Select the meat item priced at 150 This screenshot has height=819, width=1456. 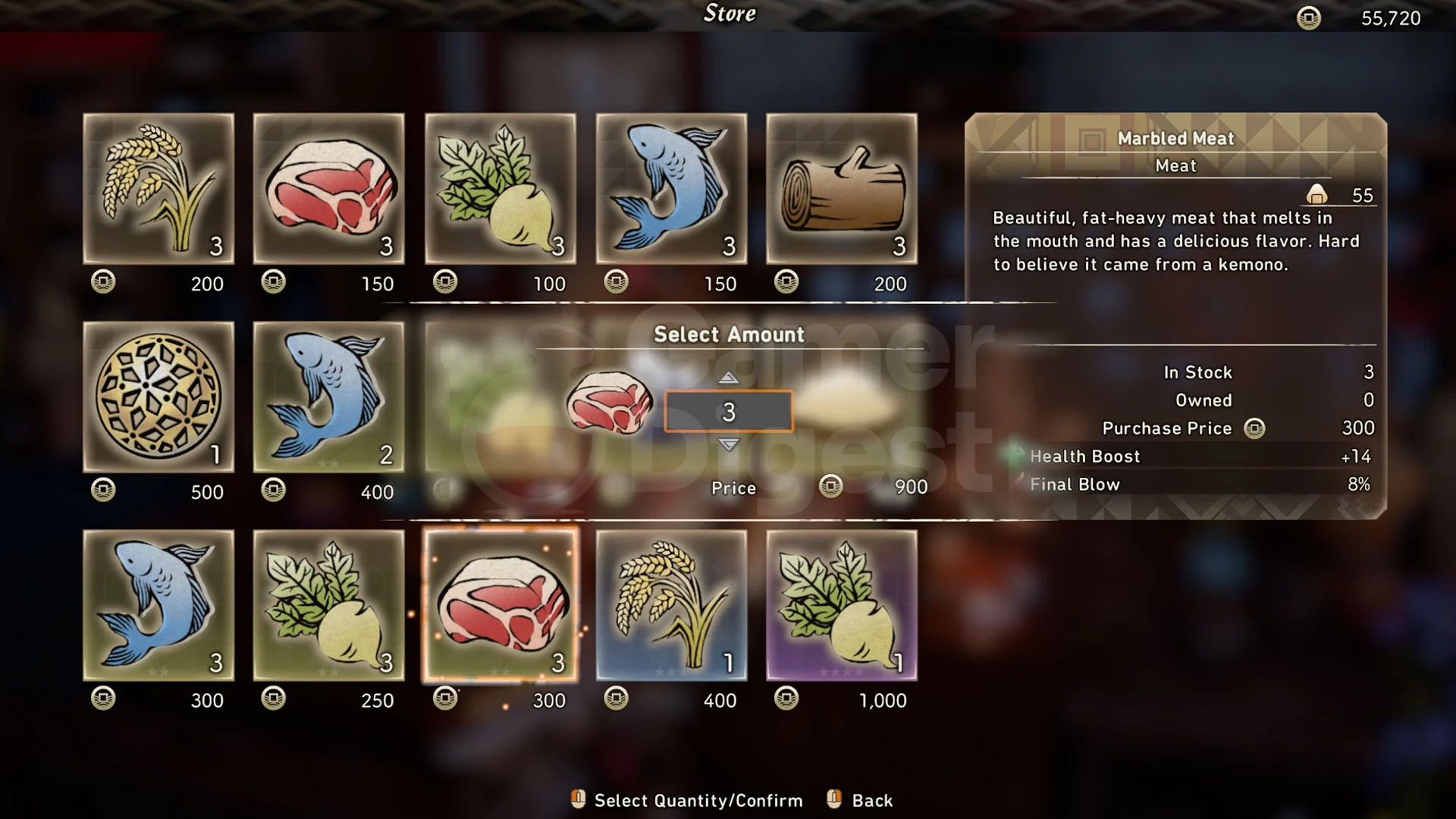pos(328,189)
